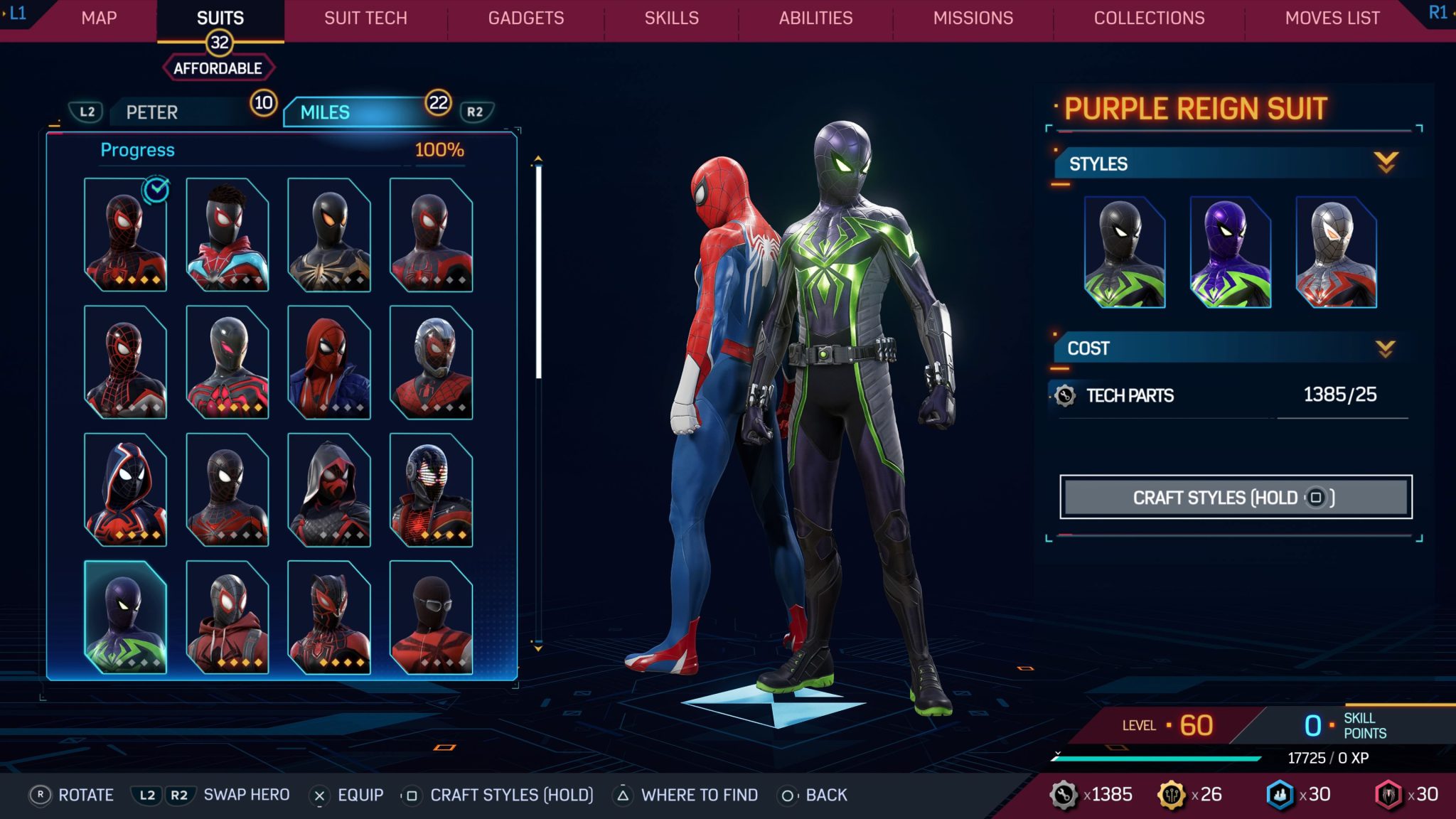
Task: Go to the Skills tab
Action: [671, 18]
